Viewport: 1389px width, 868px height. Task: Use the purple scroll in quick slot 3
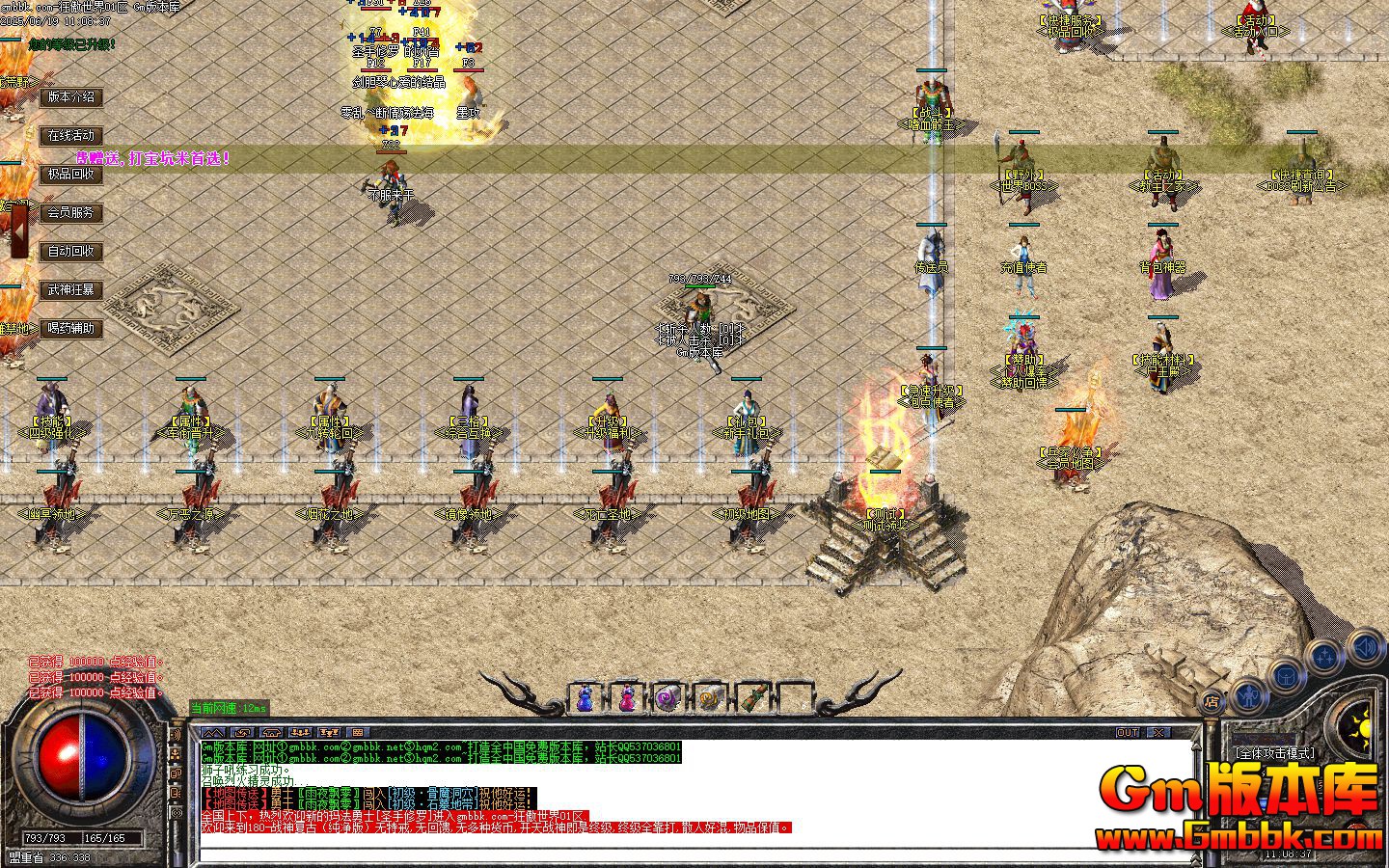tap(667, 694)
